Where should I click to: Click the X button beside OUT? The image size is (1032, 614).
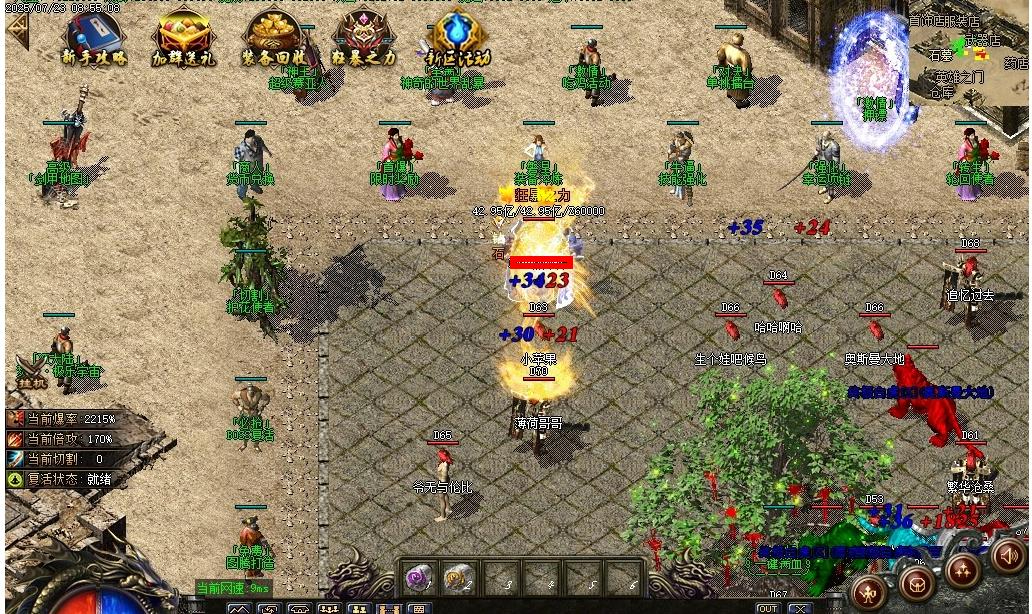point(800,607)
